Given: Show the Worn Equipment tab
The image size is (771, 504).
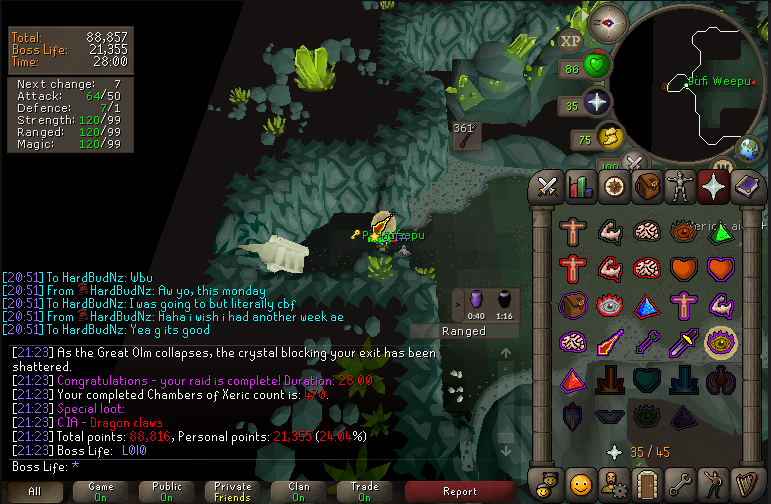Looking at the screenshot, I should tap(680, 186).
